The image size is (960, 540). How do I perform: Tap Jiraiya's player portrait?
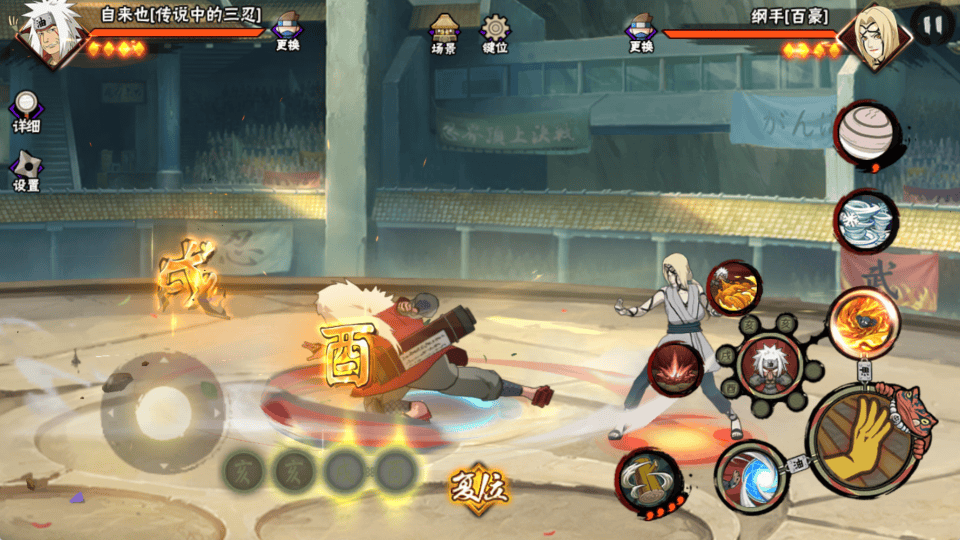click(x=45, y=36)
